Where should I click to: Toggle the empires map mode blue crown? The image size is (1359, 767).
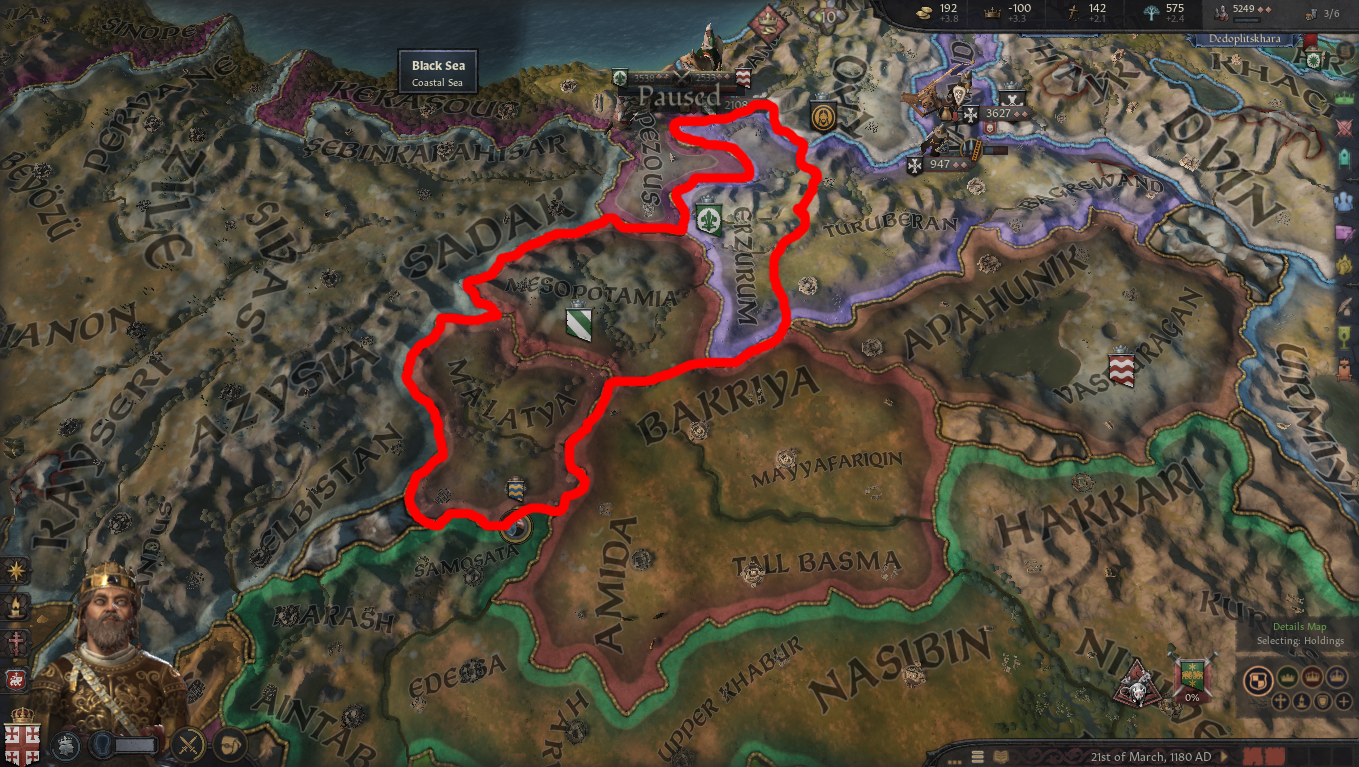tap(1337, 676)
